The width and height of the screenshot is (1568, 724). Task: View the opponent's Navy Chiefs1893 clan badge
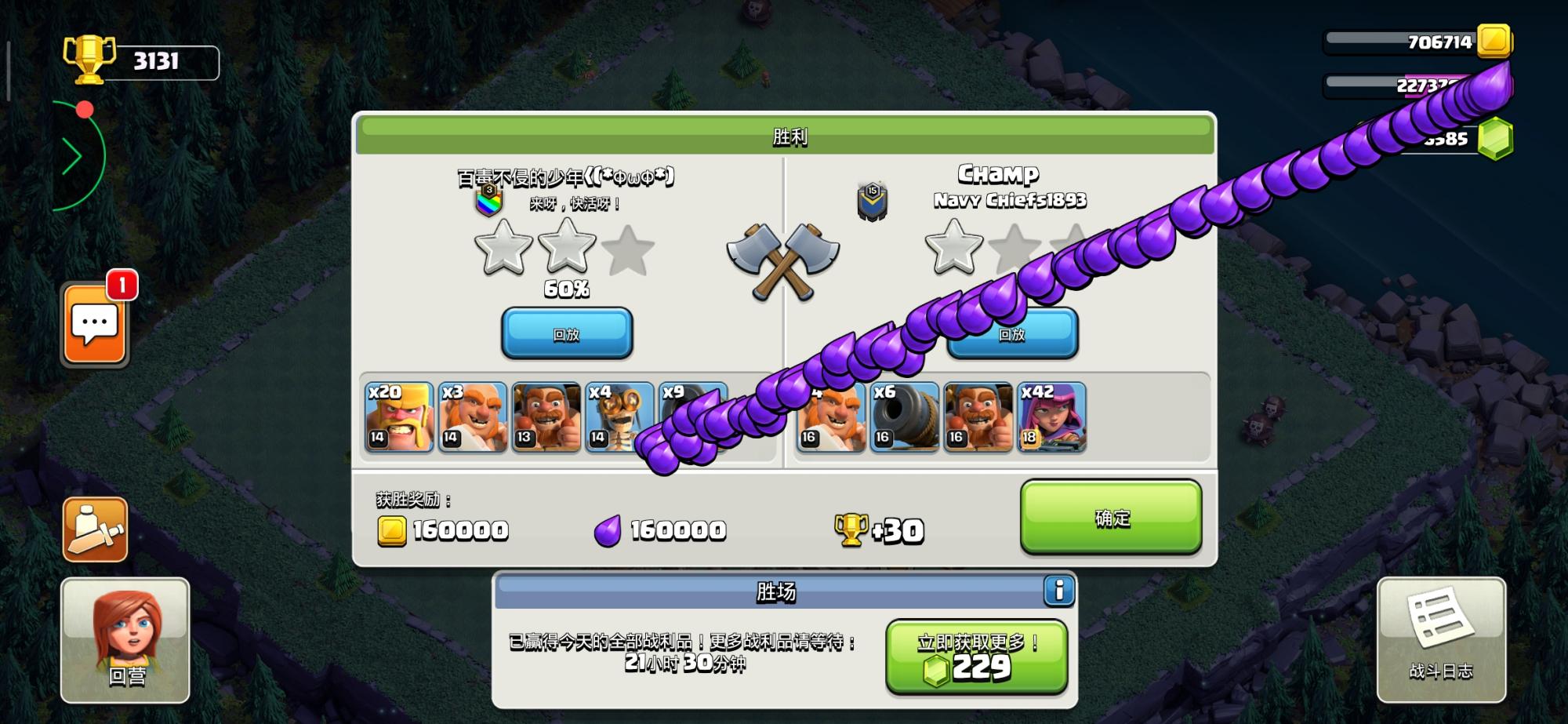coord(872,201)
